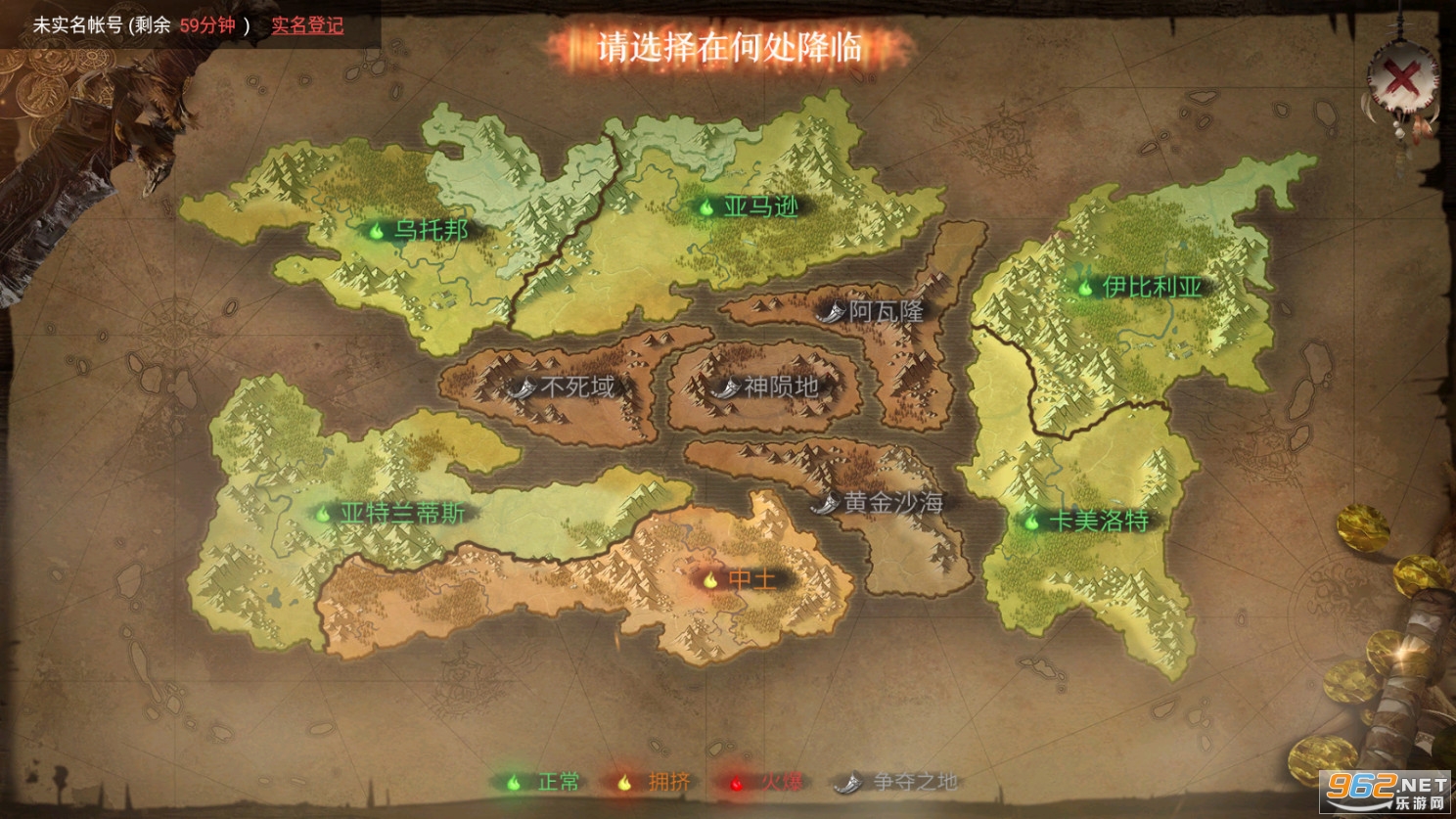Select the crowded 中土 region

click(741, 579)
